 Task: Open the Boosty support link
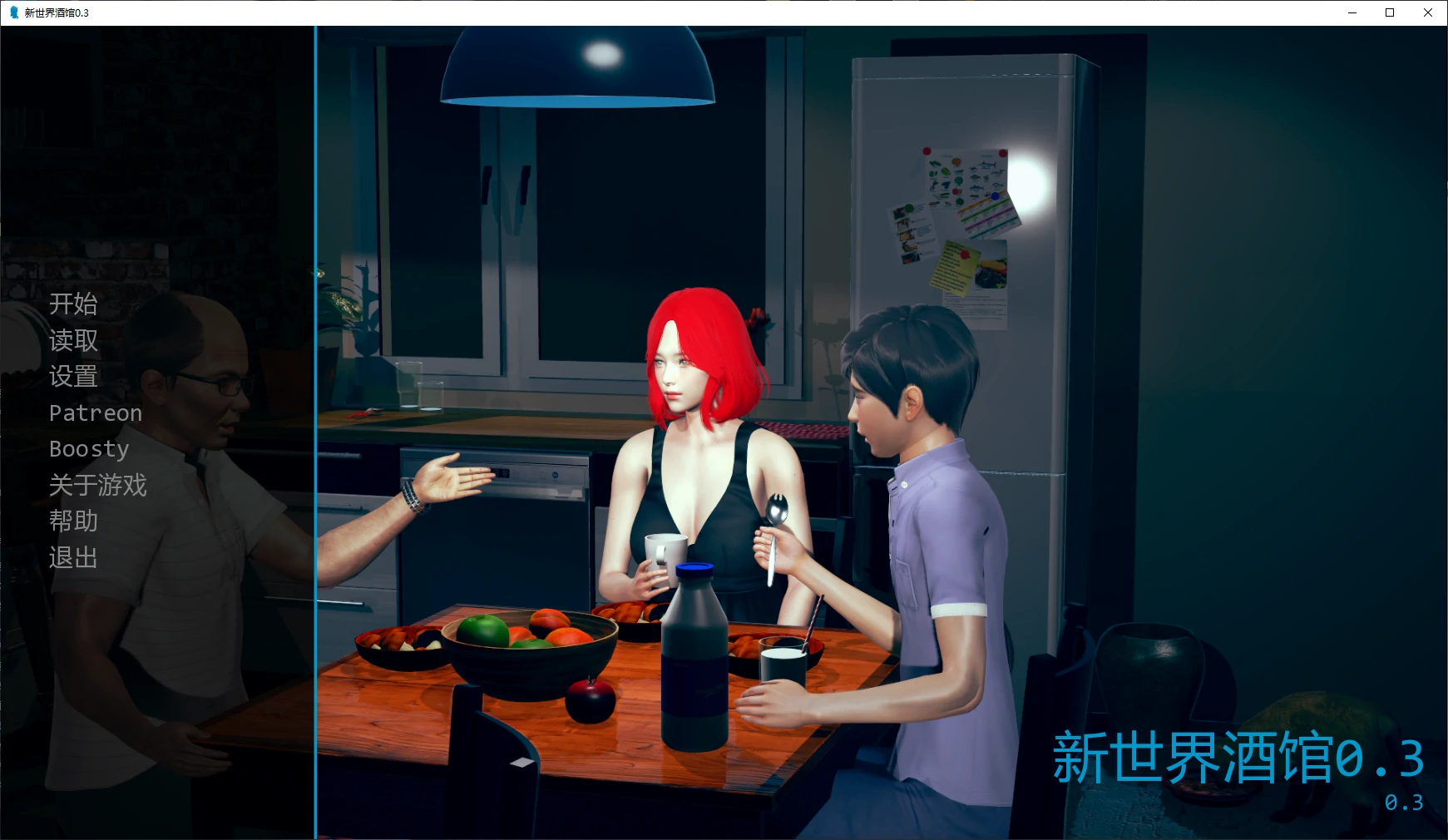click(x=89, y=449)
